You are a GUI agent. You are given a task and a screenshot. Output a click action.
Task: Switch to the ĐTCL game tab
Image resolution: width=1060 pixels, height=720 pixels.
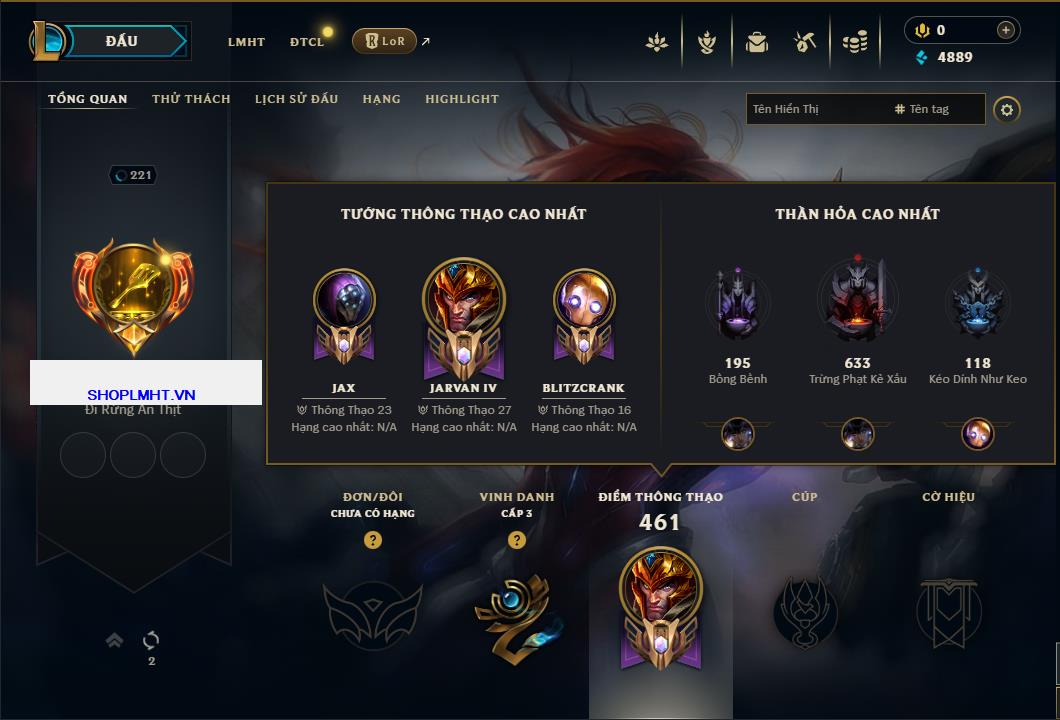tap(307, 42)
